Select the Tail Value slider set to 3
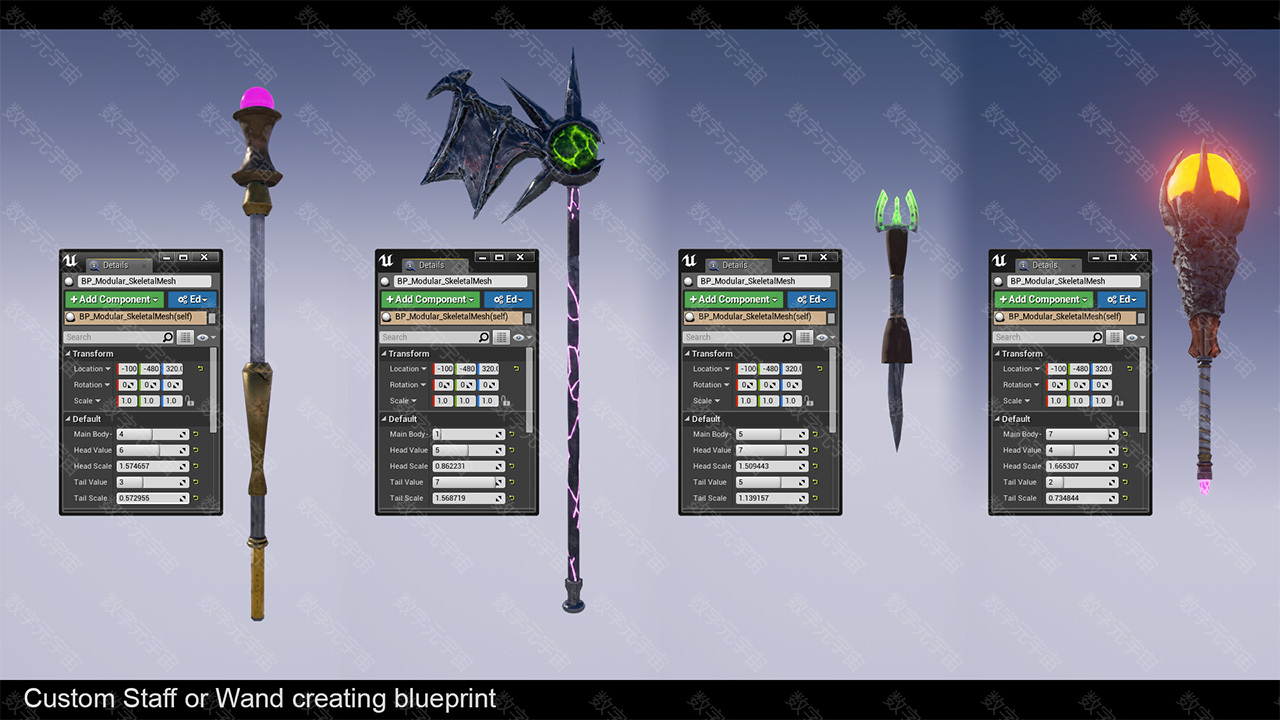 (152, 482)
